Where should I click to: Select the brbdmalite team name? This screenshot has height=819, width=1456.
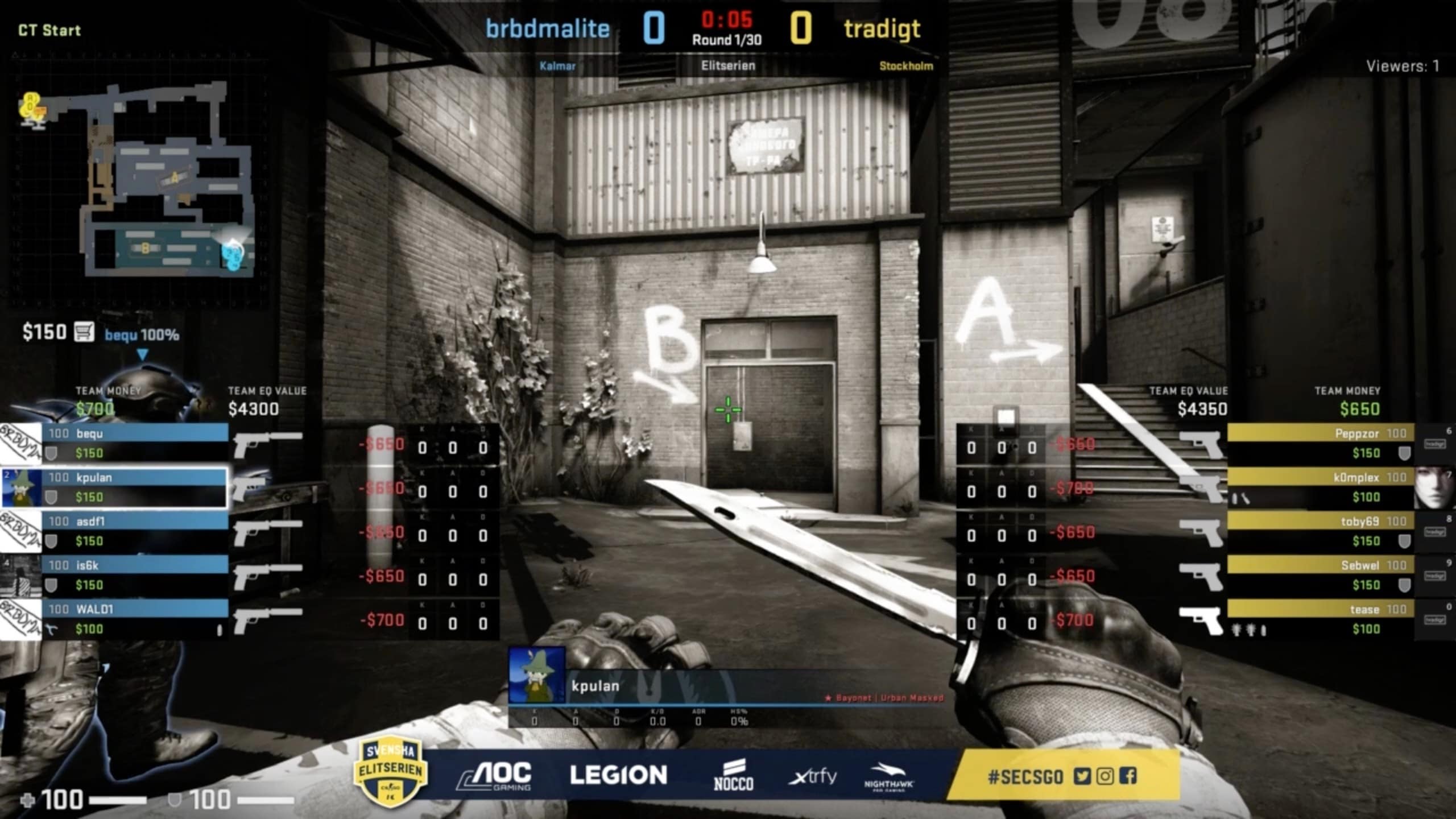[x=547, y=27]
